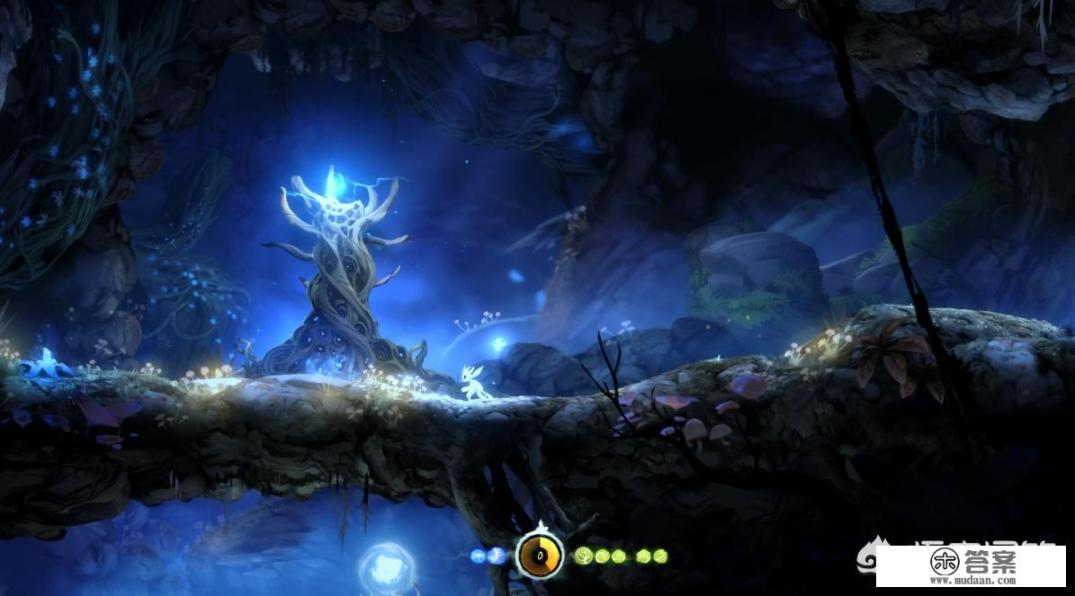The image size is (1075, 596).
Task: Click the ability points orb in the HUD
Action: [539, 555]
